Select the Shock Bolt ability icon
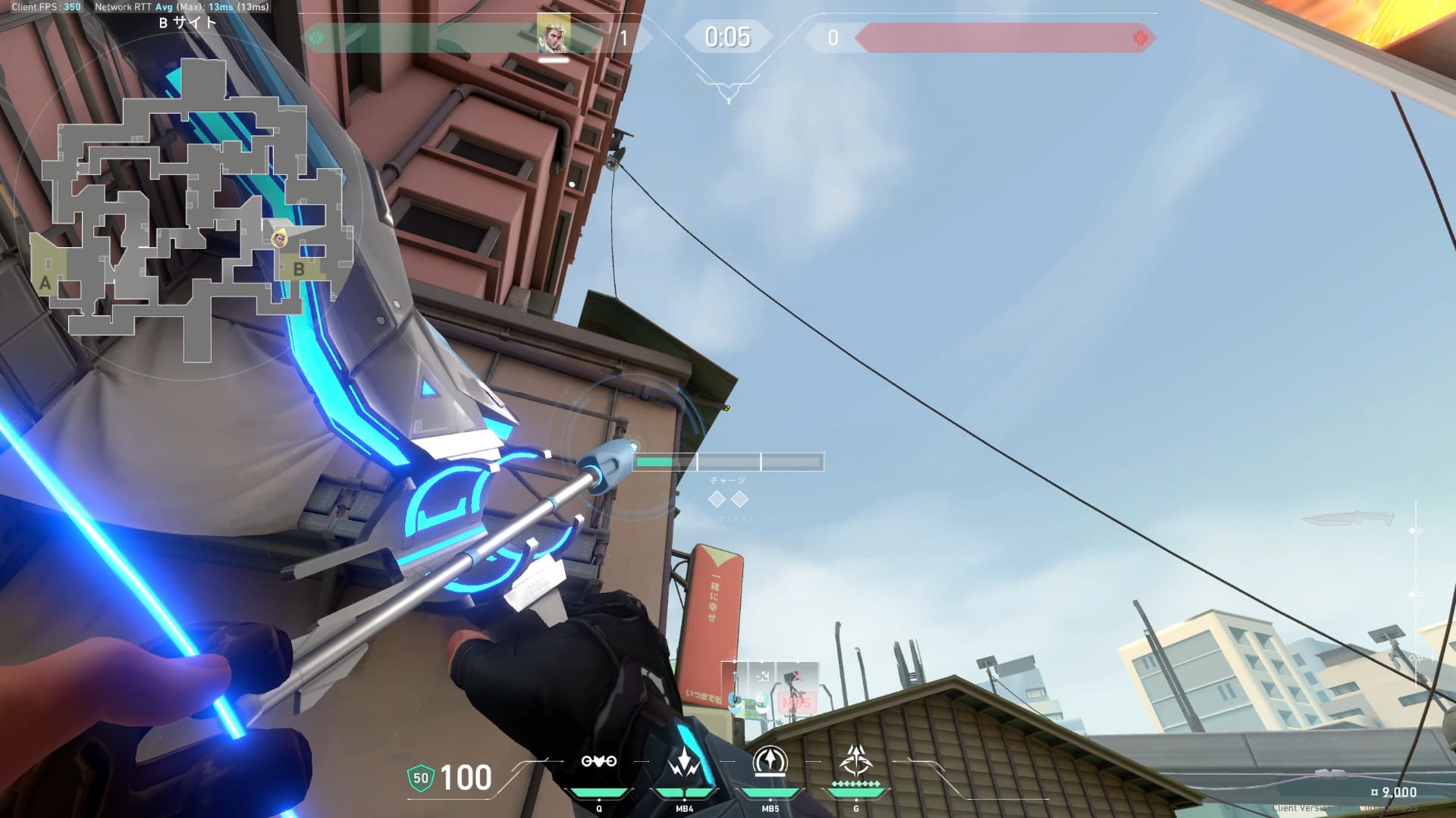This screenshot has width=1456, height=818. [x=684, y=762]
